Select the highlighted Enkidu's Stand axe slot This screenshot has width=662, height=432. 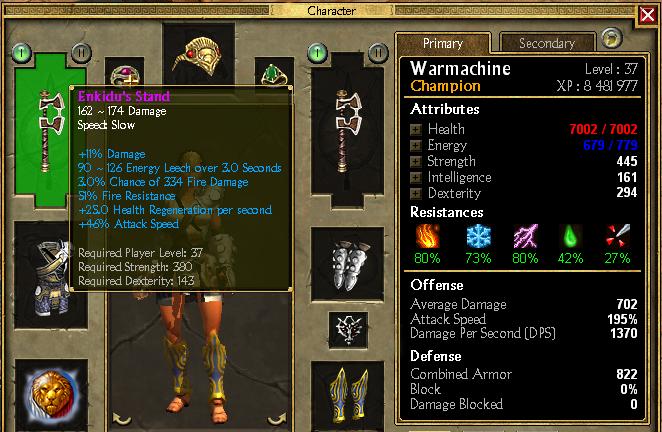[45, 125]
